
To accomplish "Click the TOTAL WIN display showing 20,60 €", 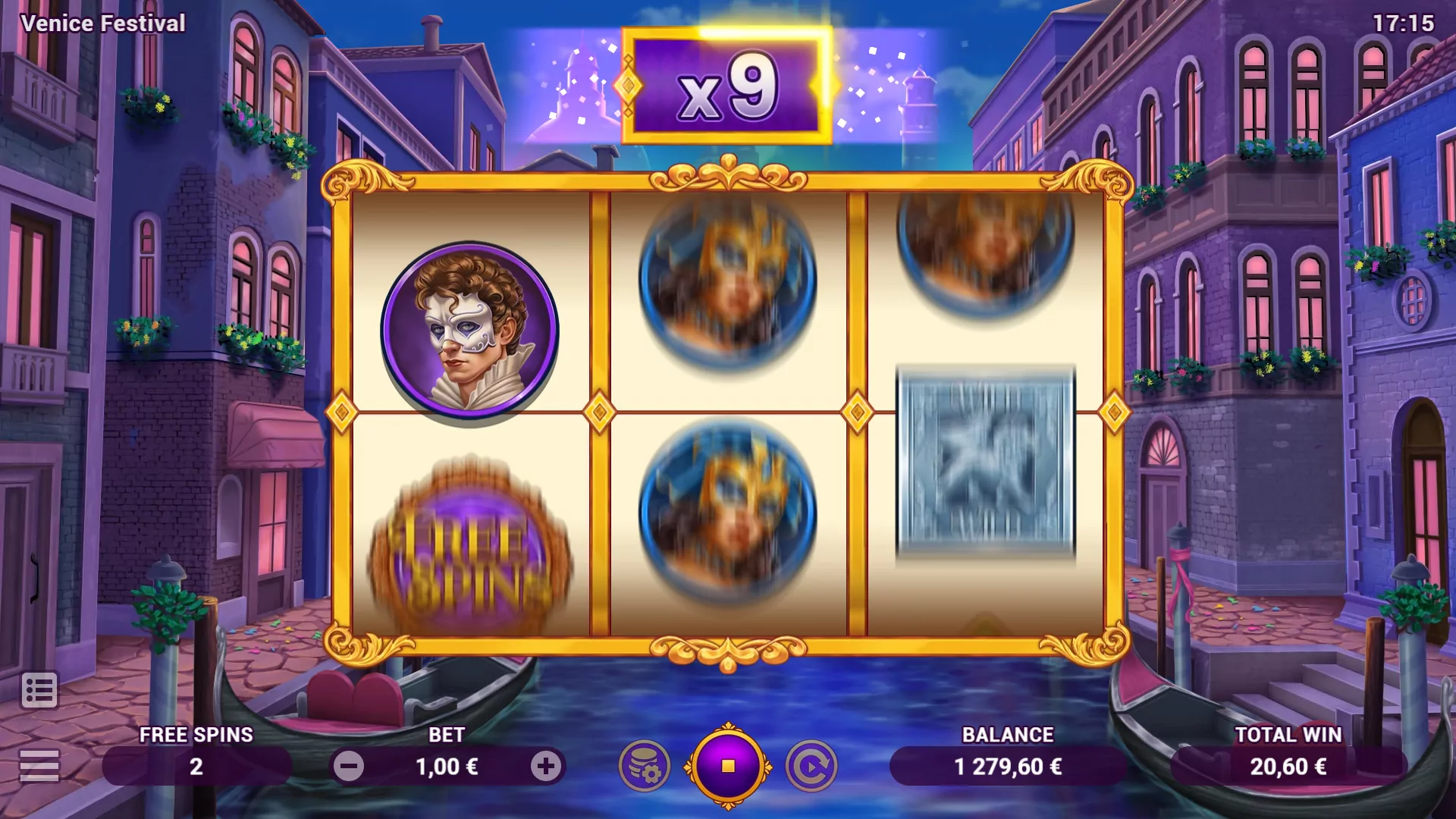I will (x=1287, y=767).
